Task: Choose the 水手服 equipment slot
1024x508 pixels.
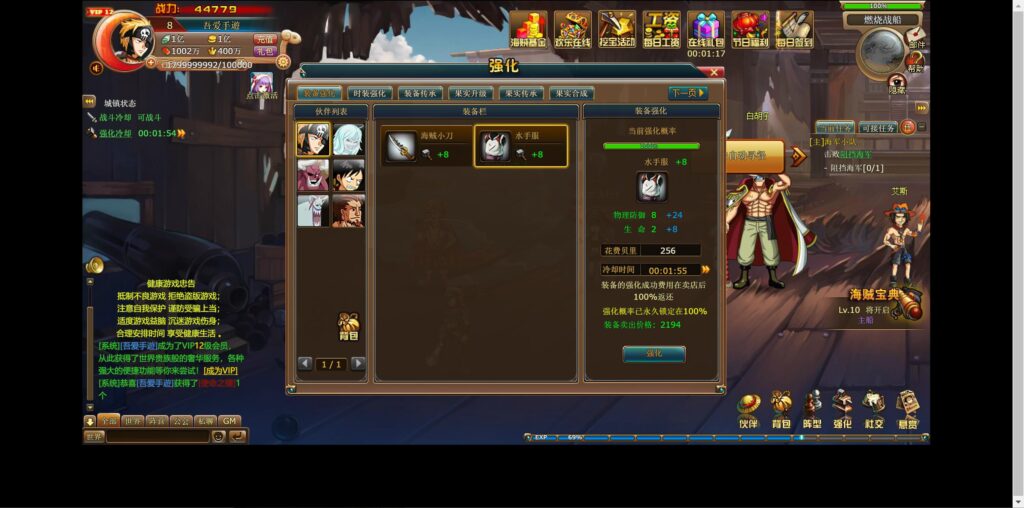Action: coord(520,147)
